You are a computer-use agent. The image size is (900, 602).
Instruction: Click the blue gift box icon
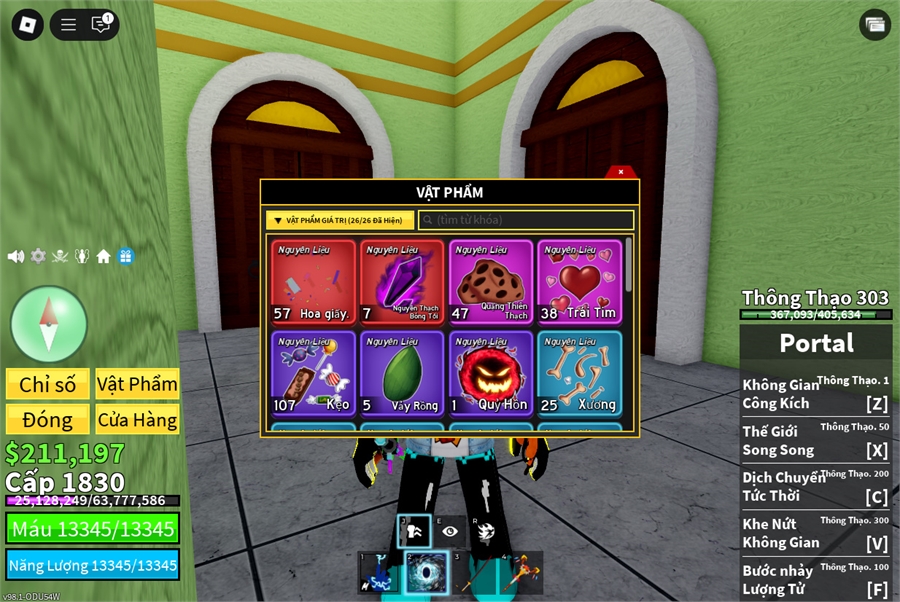tap(125, 256)
